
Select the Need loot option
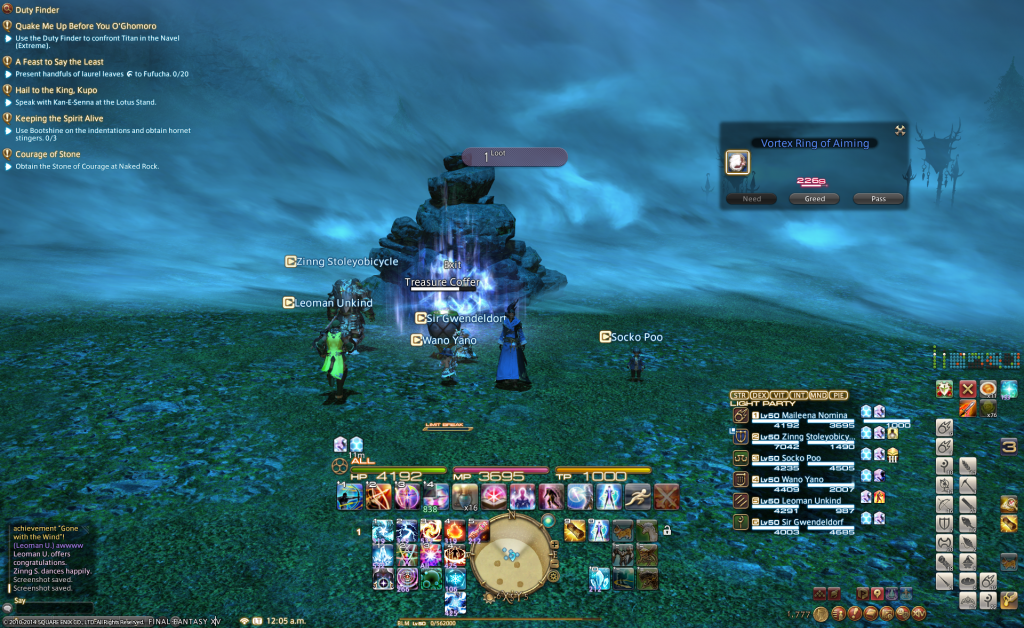pyautogui.click(x=751, y=199)
